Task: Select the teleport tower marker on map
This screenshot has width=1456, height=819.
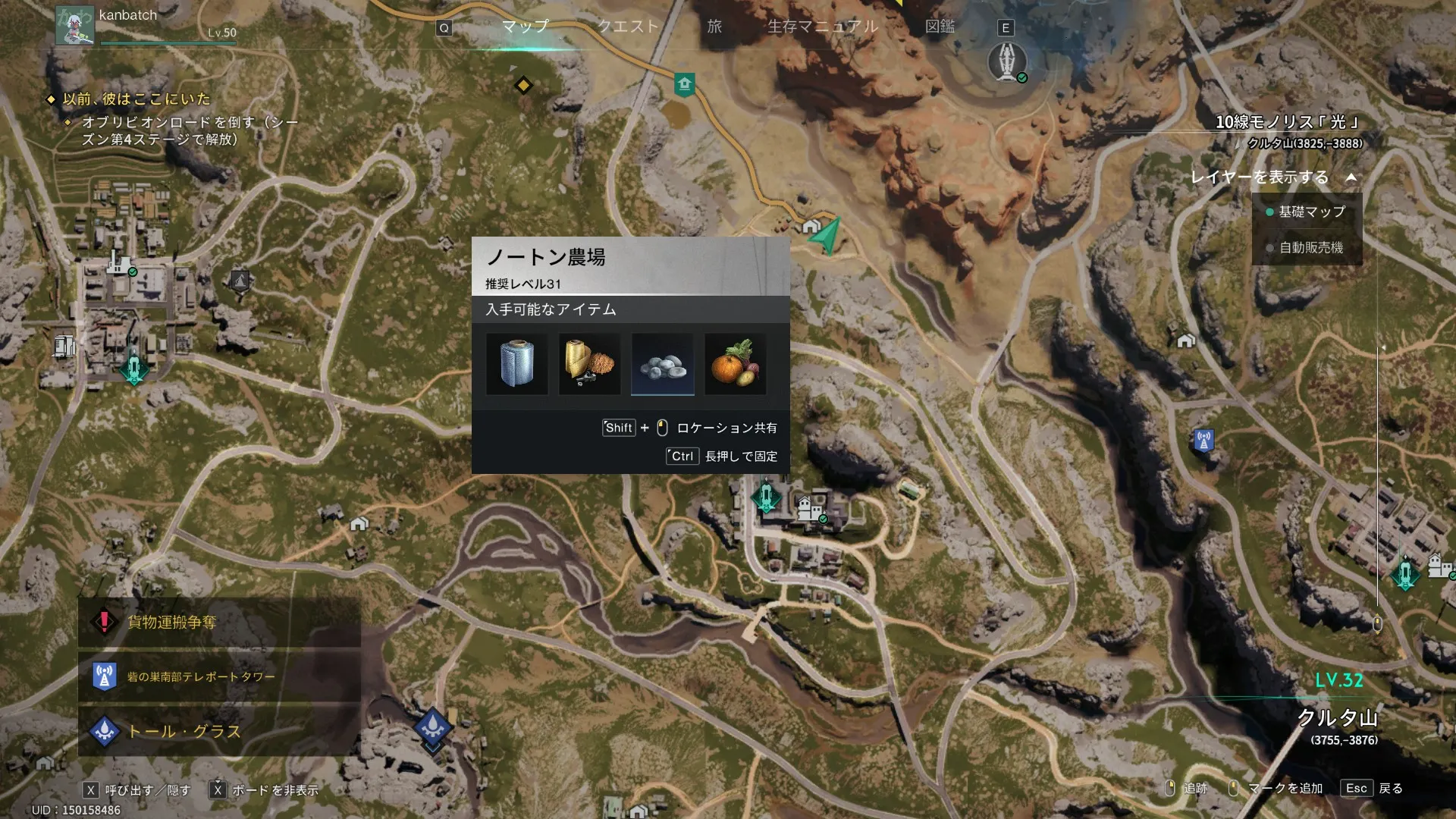Action: pyautogui.click(x=1203, y=440)
